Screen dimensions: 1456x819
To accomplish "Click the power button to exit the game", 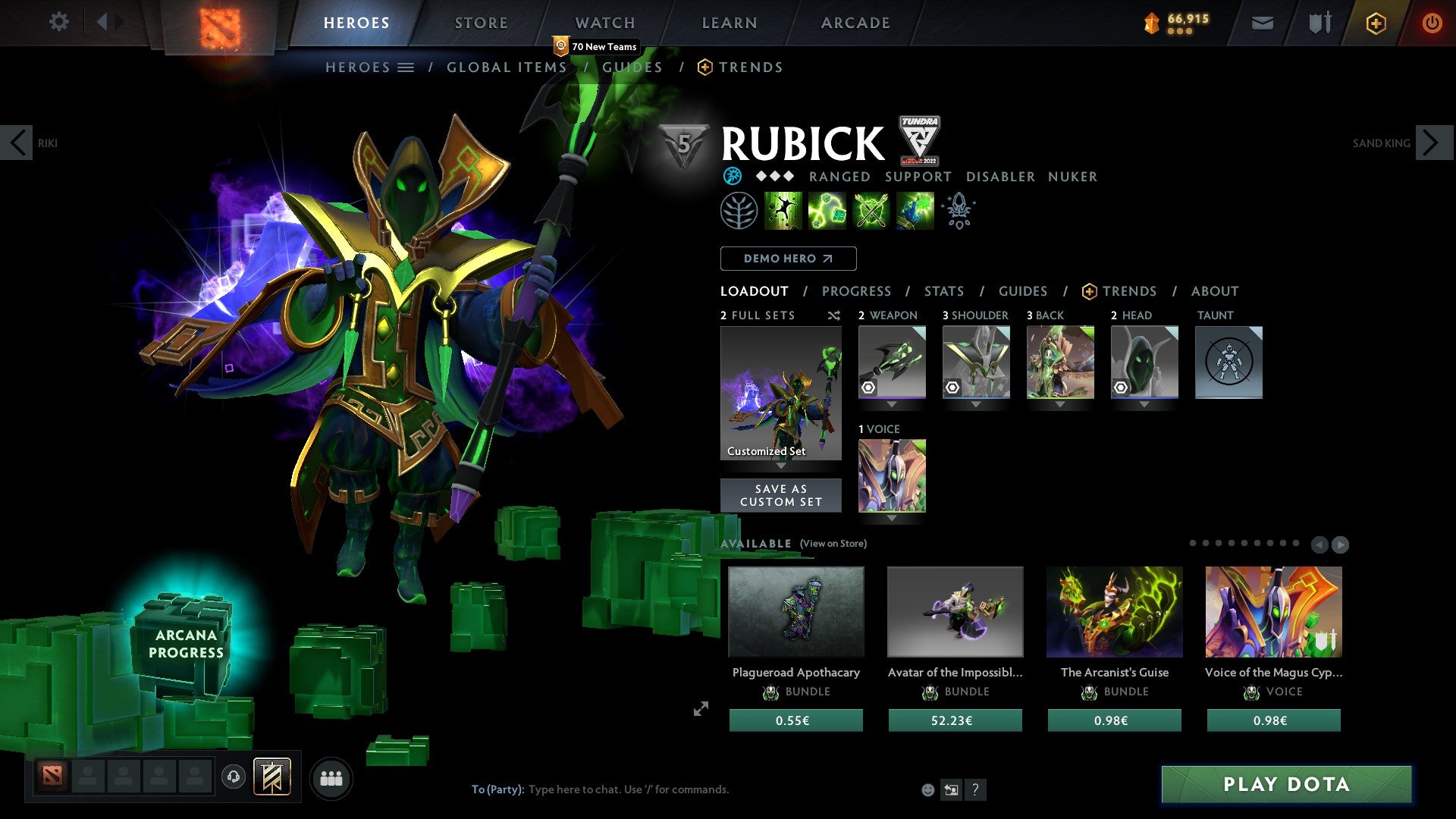I will pos(1432,23).
